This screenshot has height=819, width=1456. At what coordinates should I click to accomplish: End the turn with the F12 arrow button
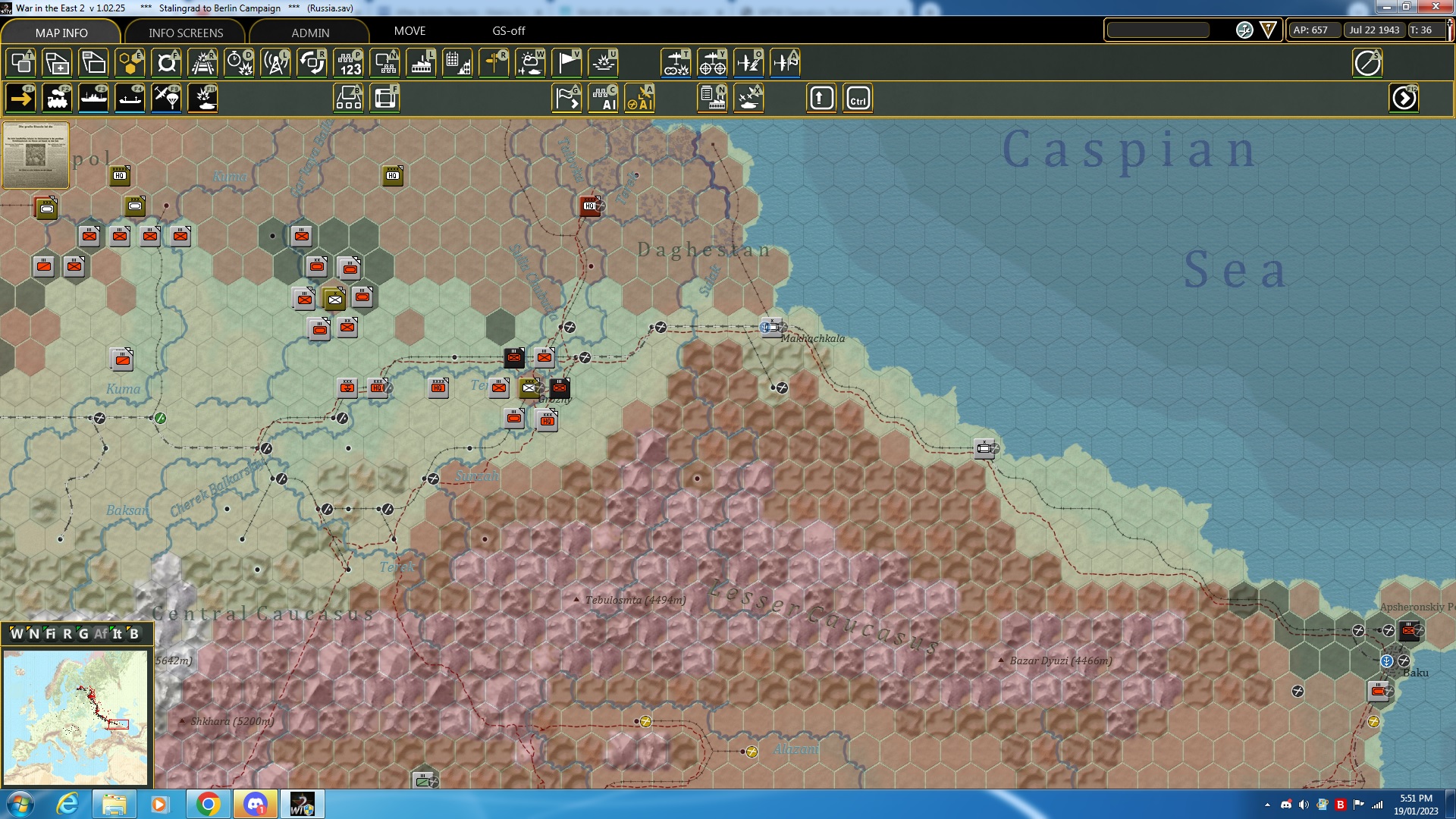pos(1404,98)
